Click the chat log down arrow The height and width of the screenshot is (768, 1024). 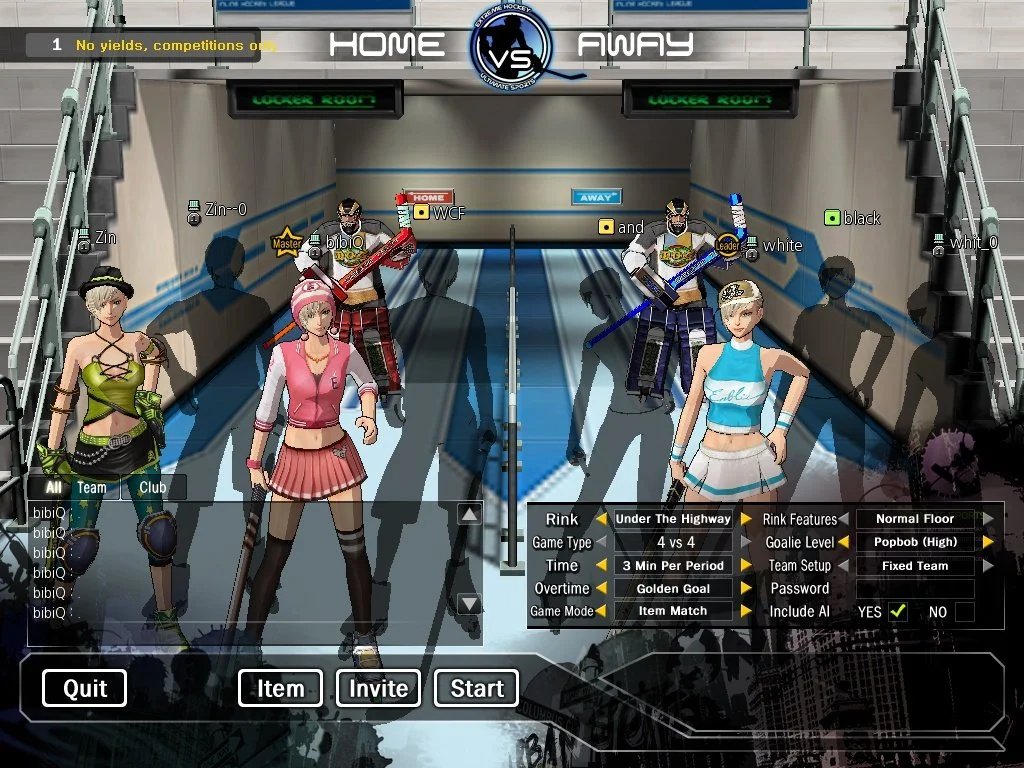tap(469, 604)
